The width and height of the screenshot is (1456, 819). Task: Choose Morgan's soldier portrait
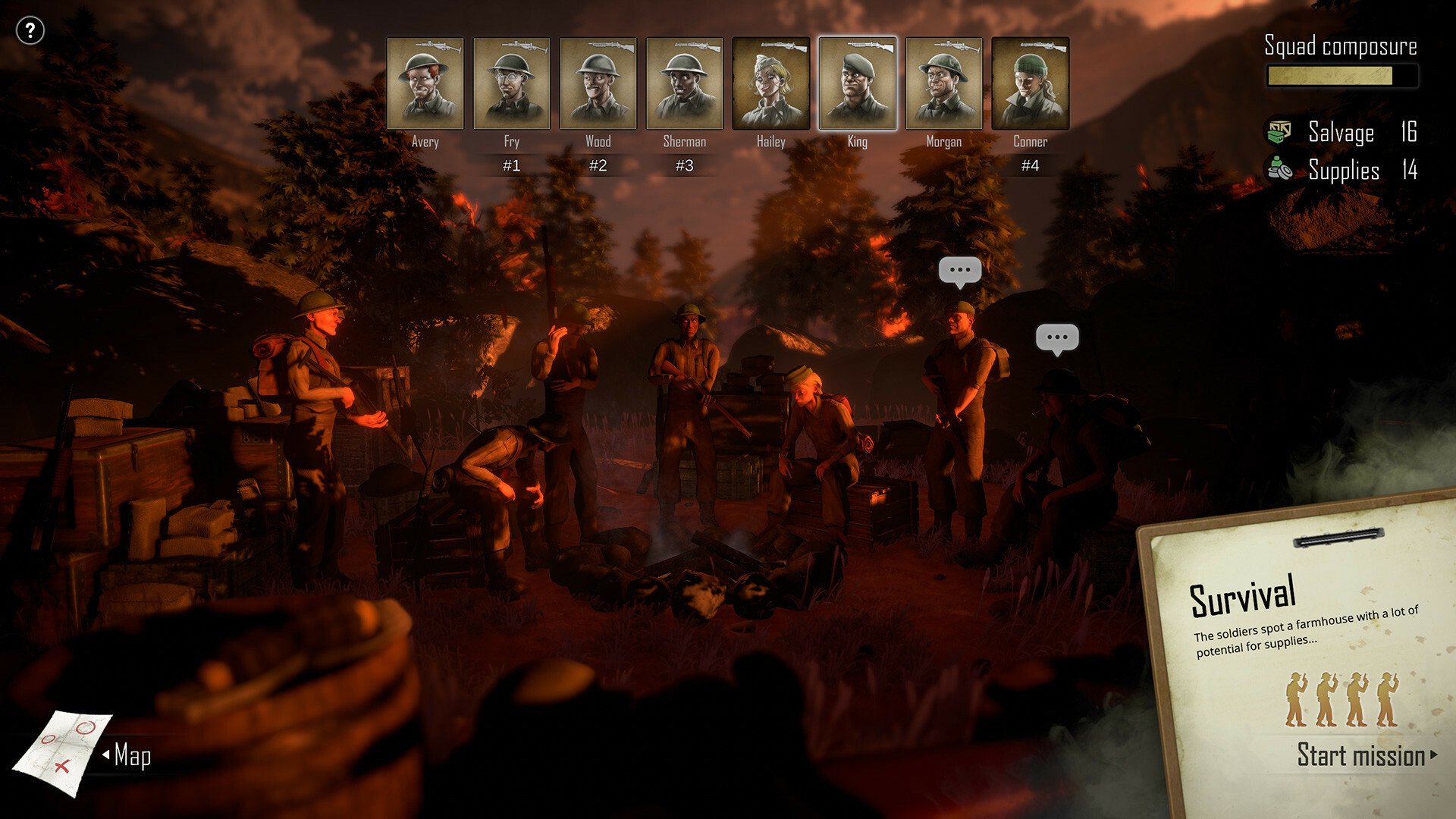[x=944, y=83]
